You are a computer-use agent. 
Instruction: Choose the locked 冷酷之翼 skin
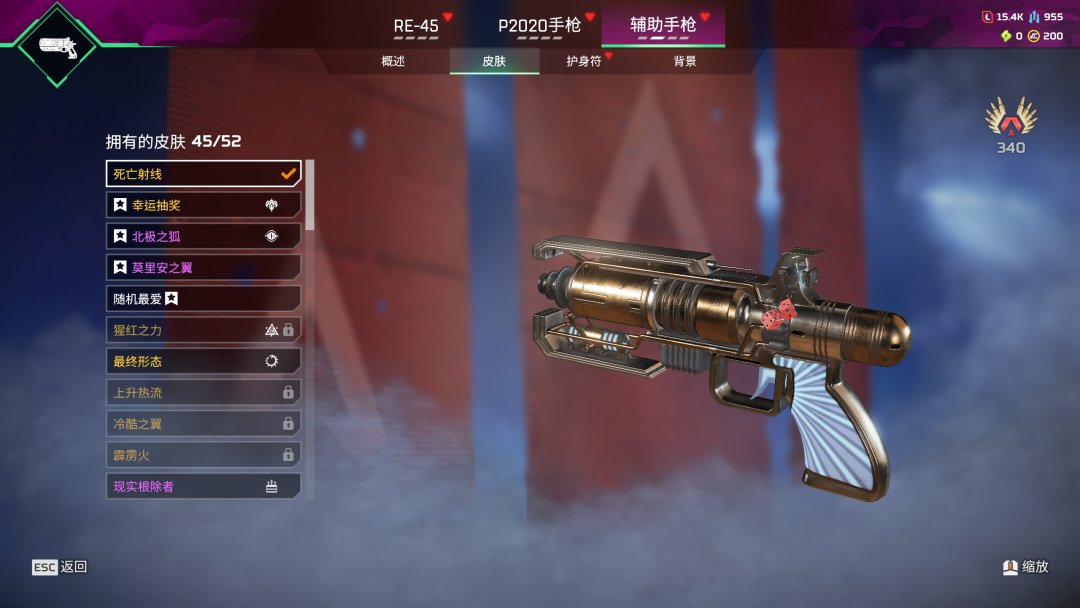(203, 424)
